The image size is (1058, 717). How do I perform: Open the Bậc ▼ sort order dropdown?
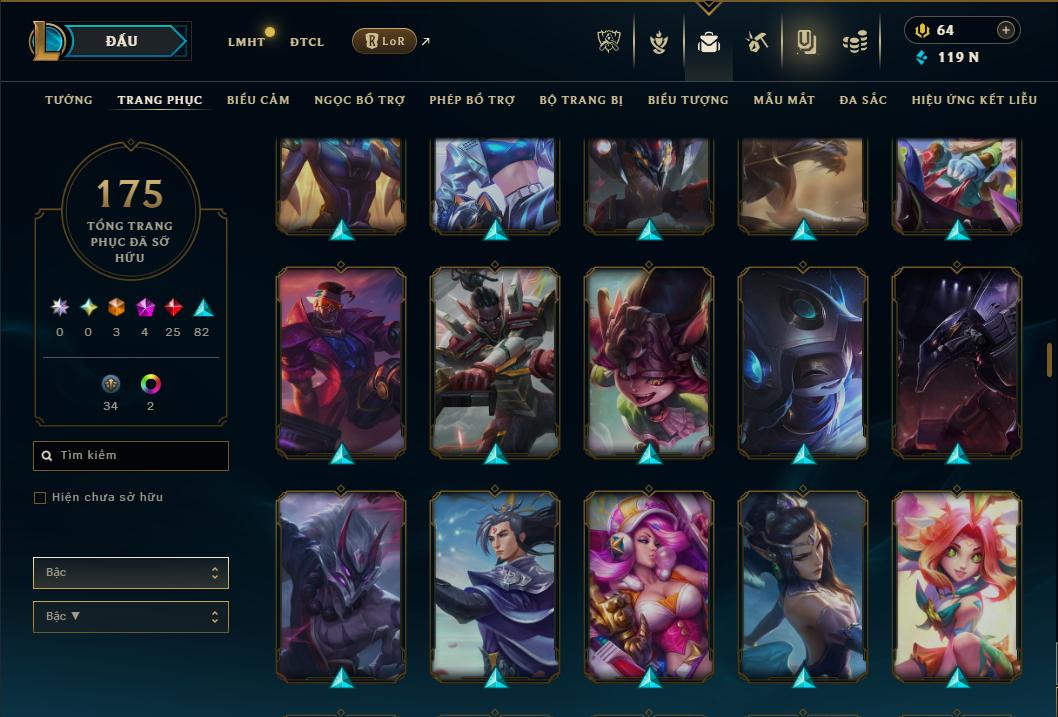point(131,617)
